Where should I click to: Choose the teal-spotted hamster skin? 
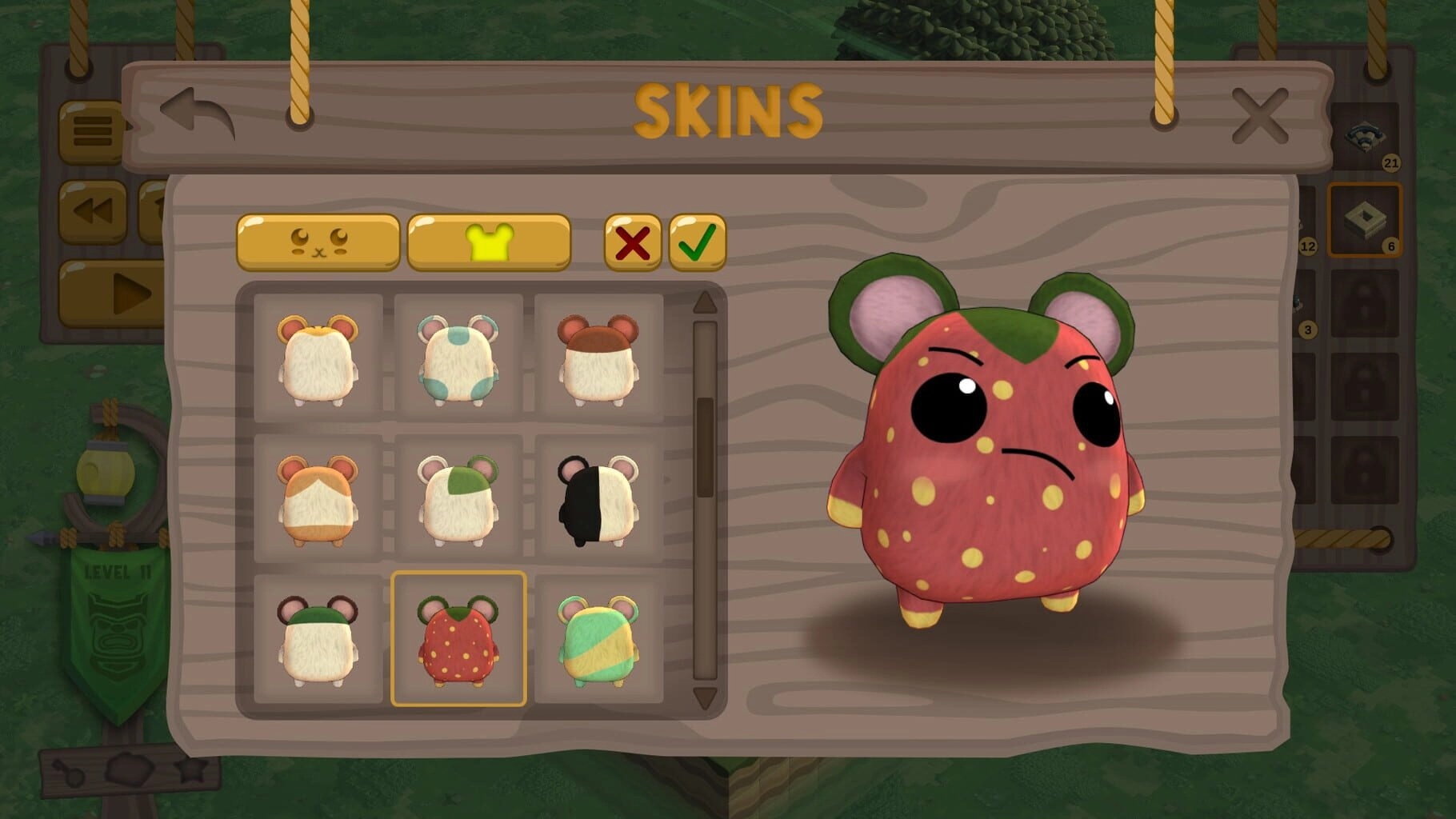coord(458,358)
